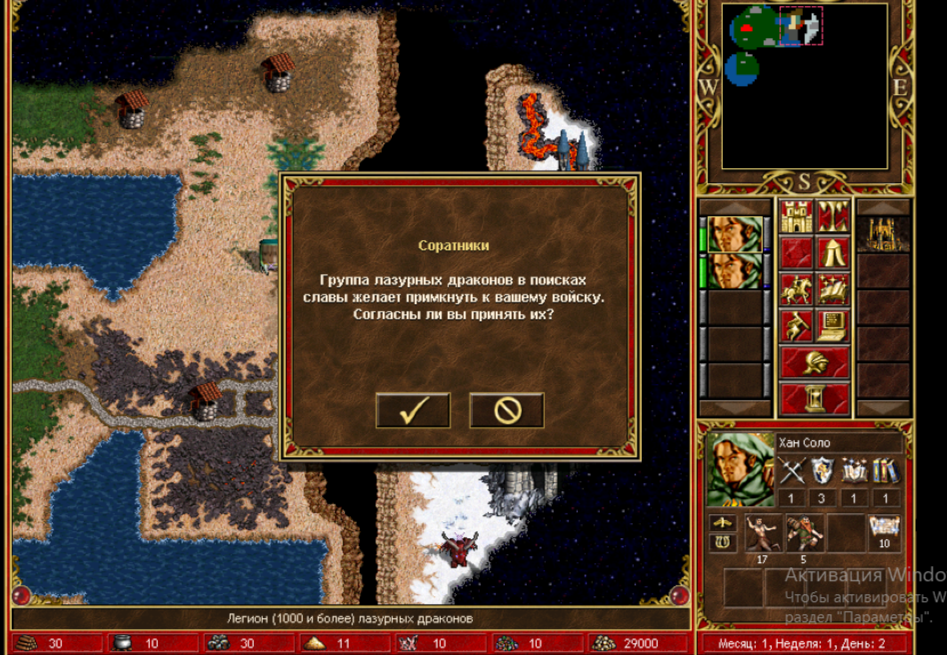This screenshot has height=655, width=947.
Task: Select the move hero horseman button
Action: click(x=796, y=290)
